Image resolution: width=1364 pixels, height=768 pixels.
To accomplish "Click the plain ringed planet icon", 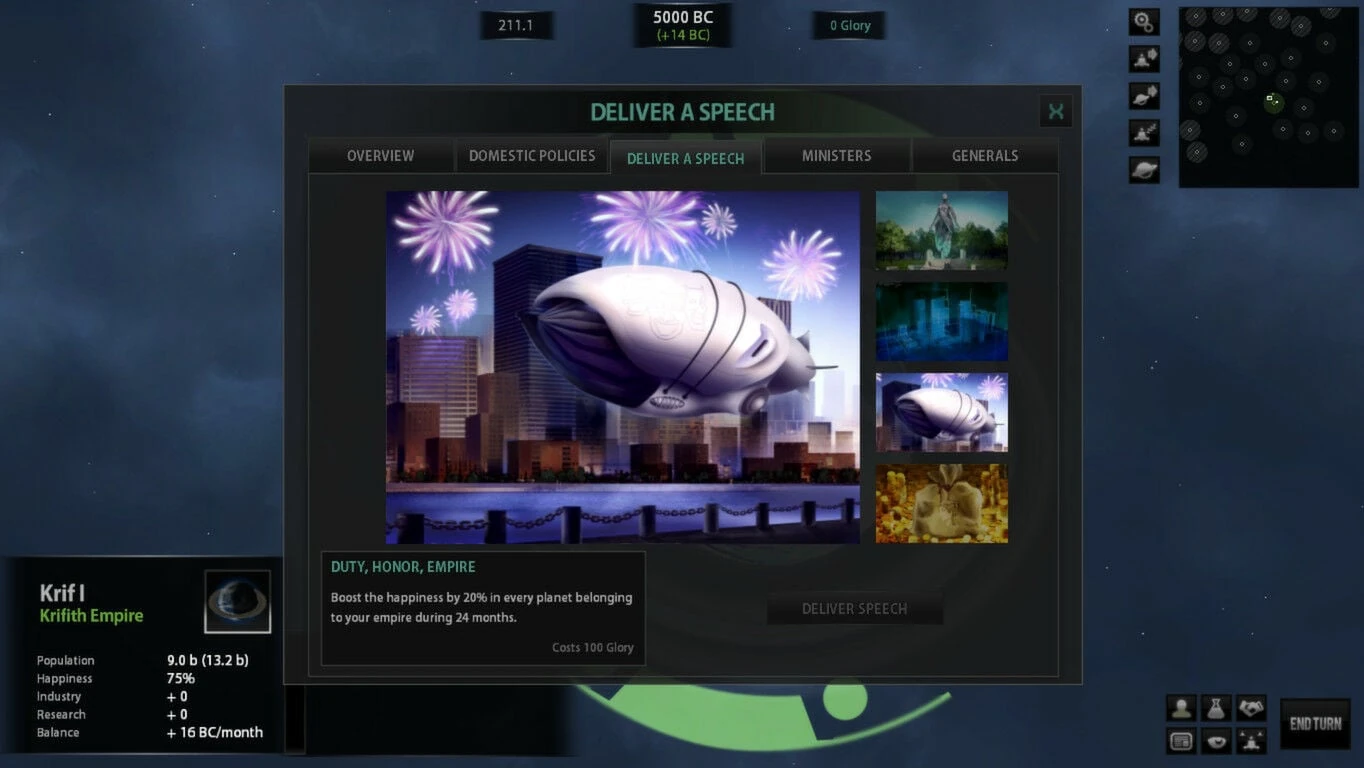I will 1144,170.
